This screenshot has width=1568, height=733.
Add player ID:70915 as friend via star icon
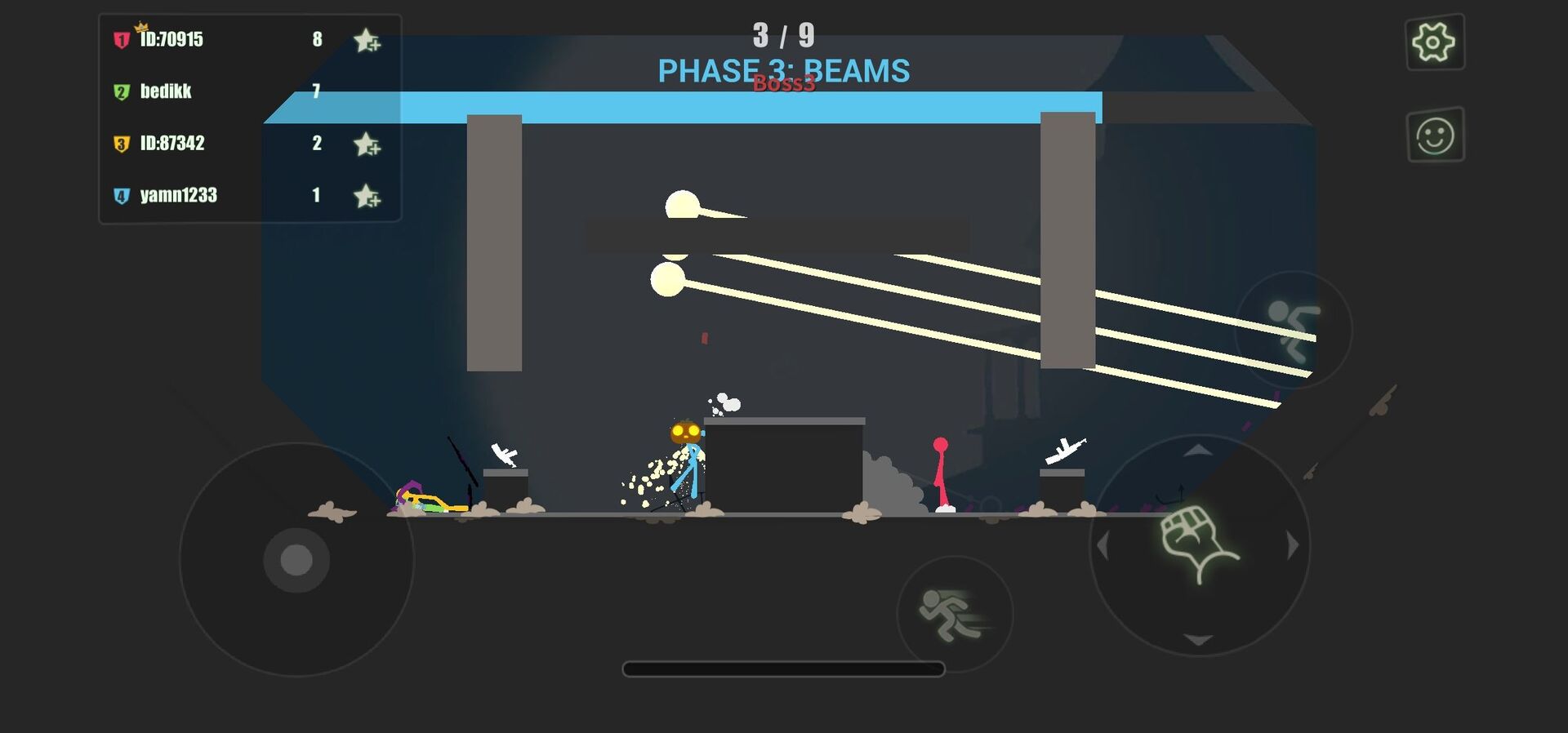[x=366, y=39]
